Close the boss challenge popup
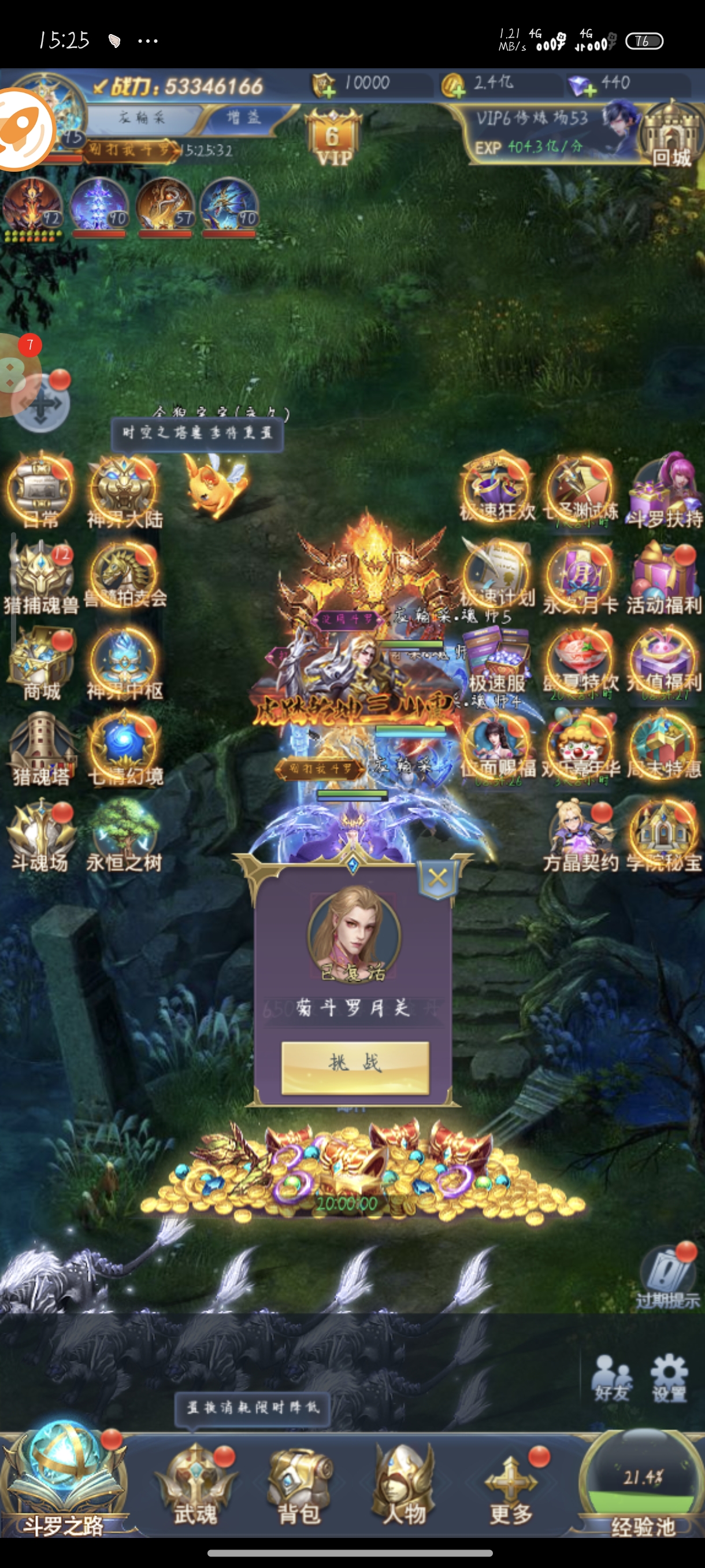The image size is (705, 1568). (437, 878)
